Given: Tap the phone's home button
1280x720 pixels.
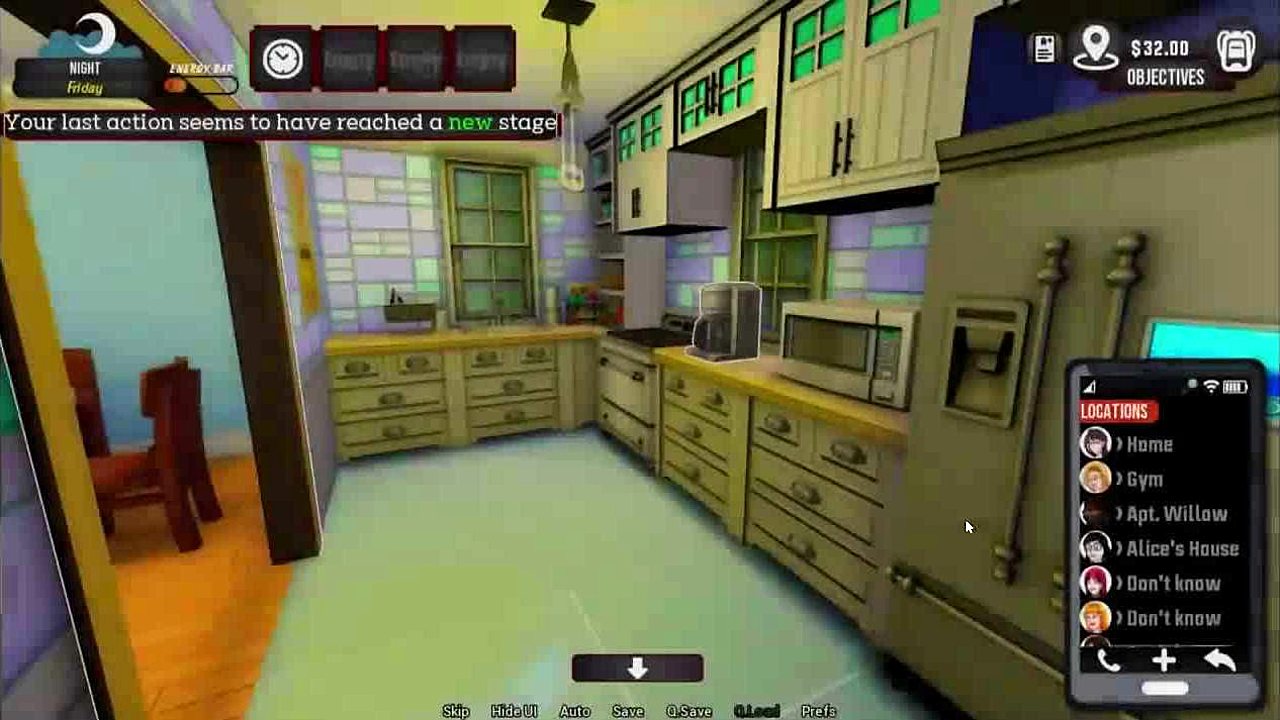Looking at the screenshot, I should click(1165, 689).
